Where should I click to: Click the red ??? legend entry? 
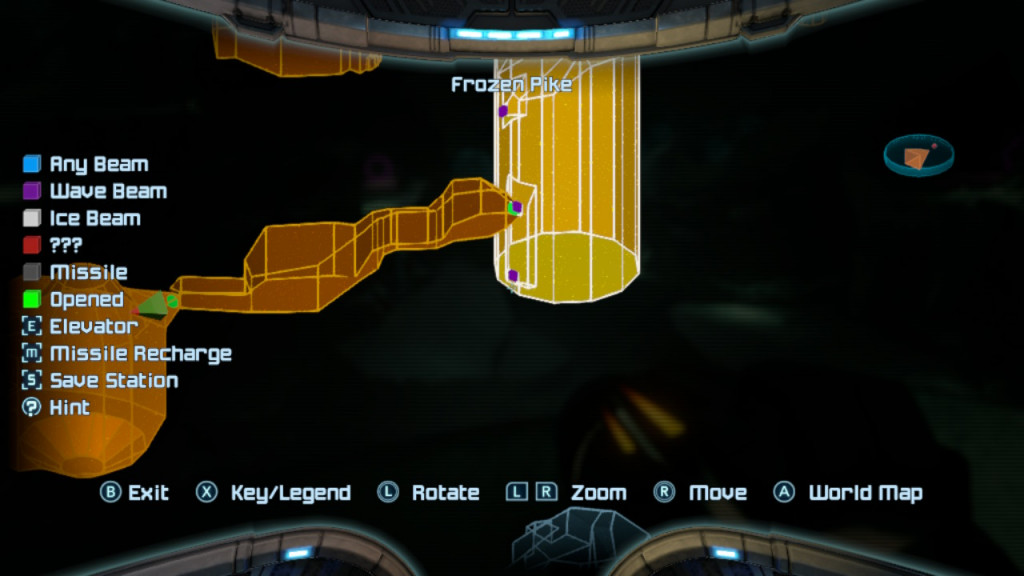[53, 245]
